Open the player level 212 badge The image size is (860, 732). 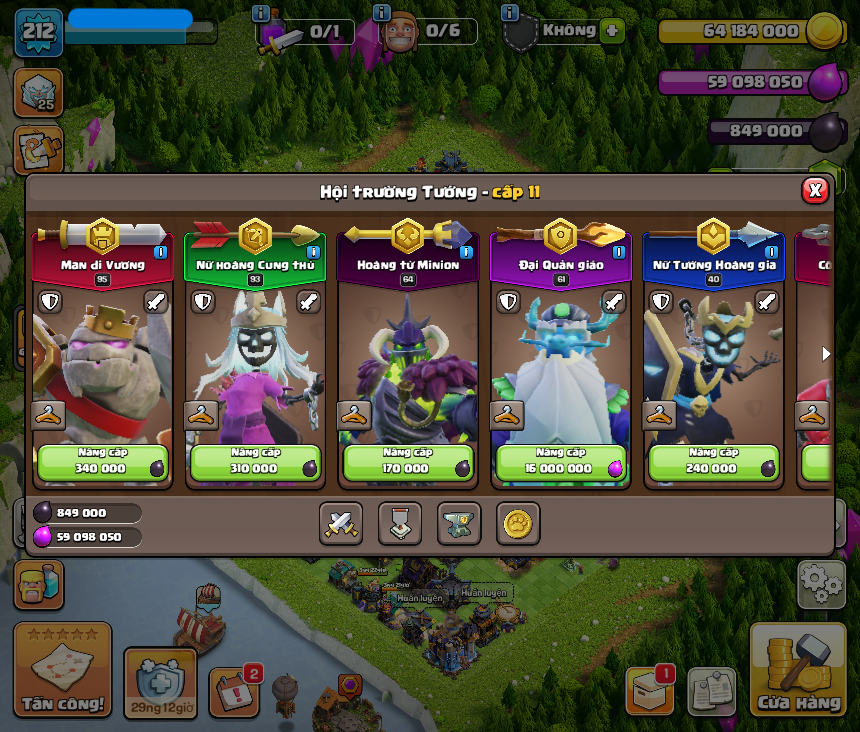(39, 32)
